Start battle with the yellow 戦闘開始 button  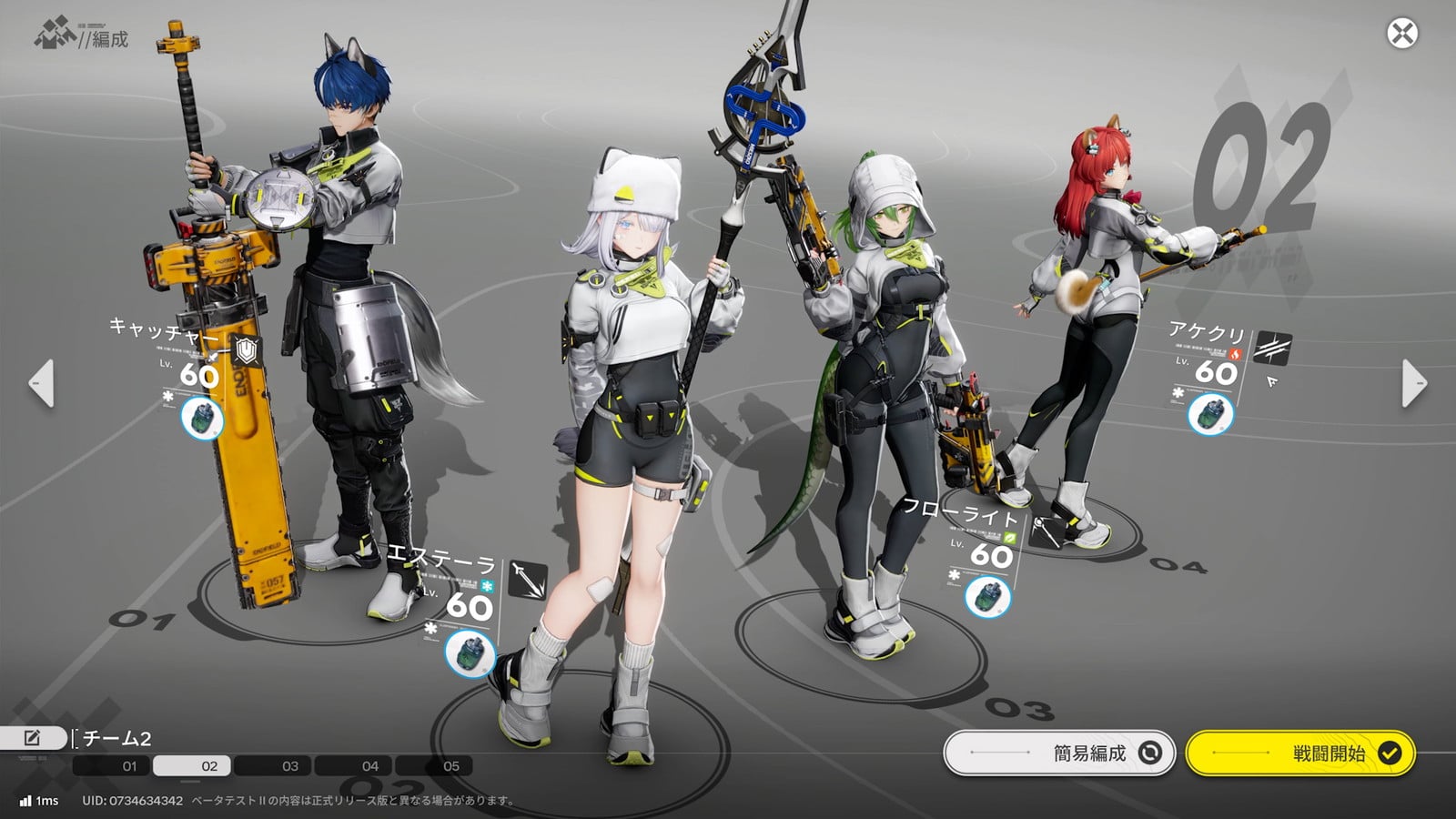pyautogui.click(x=1300, y=753)
